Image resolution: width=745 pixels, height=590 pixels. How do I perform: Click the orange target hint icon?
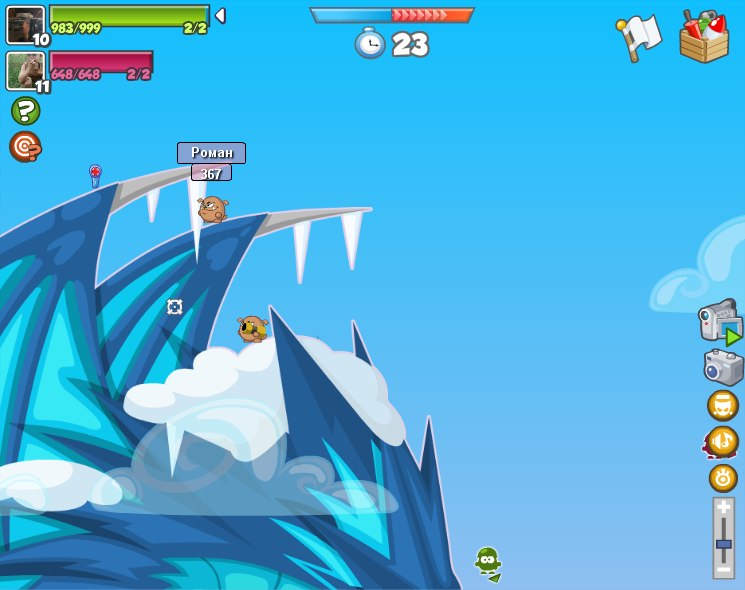24,146
